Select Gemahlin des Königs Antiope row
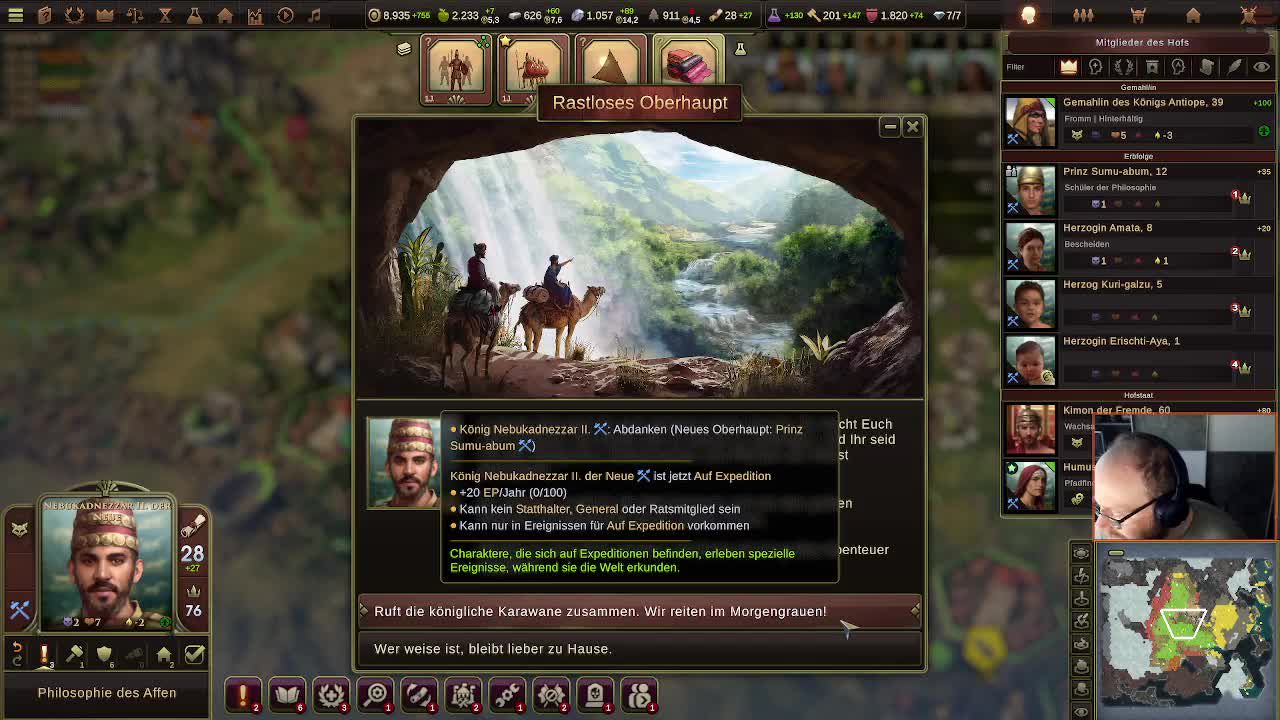 [1138, 119]
